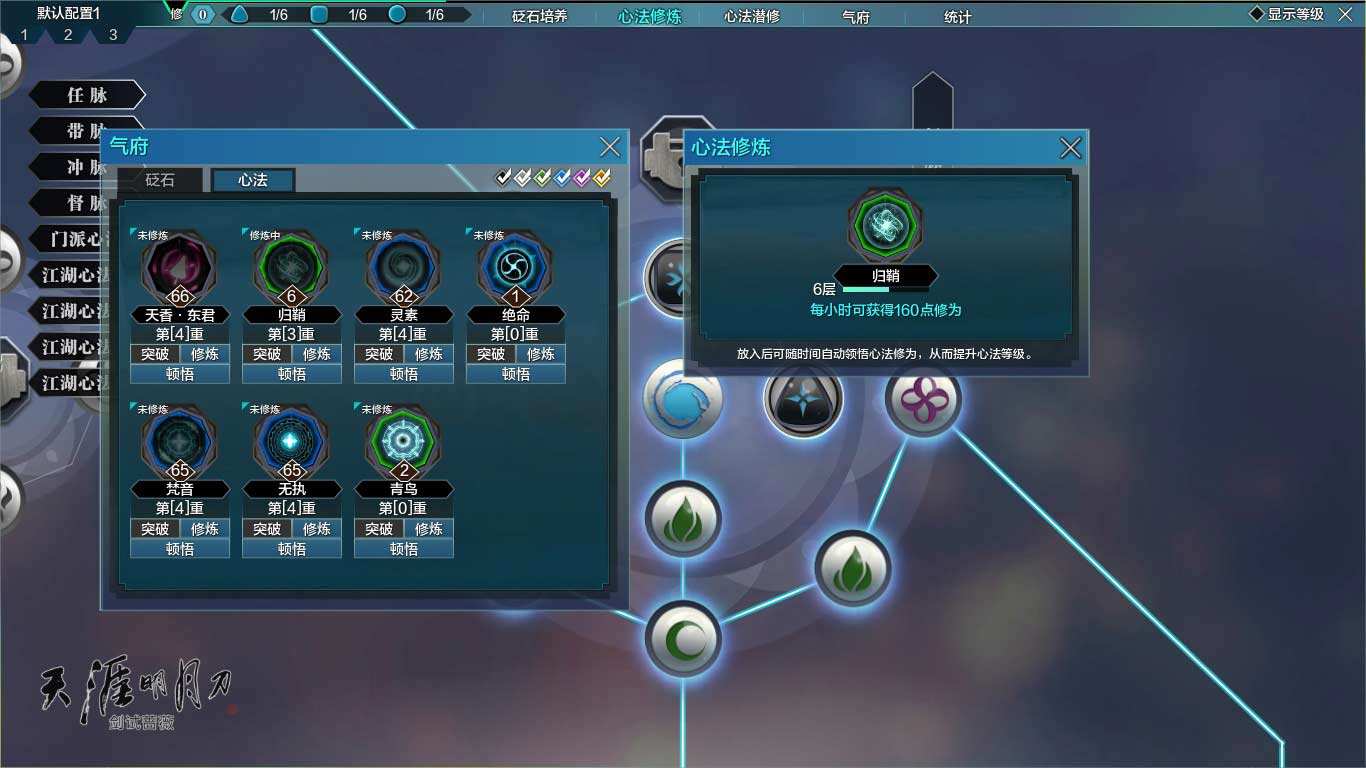Close the 气府 panel
The height and width of the screenshot is (768, 1366).
click(610, 147)
